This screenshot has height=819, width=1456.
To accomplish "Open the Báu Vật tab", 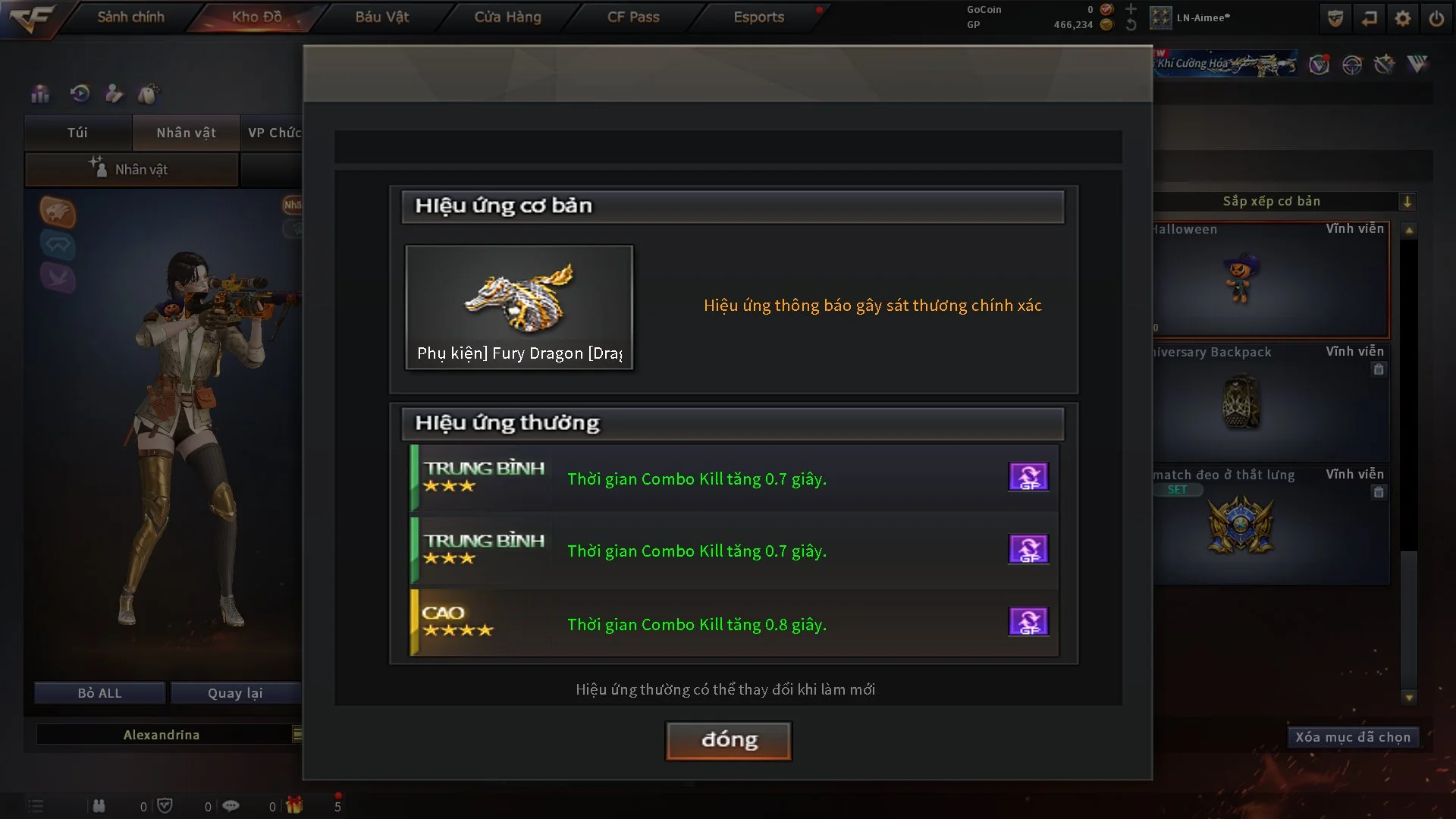I will (381, 17).
